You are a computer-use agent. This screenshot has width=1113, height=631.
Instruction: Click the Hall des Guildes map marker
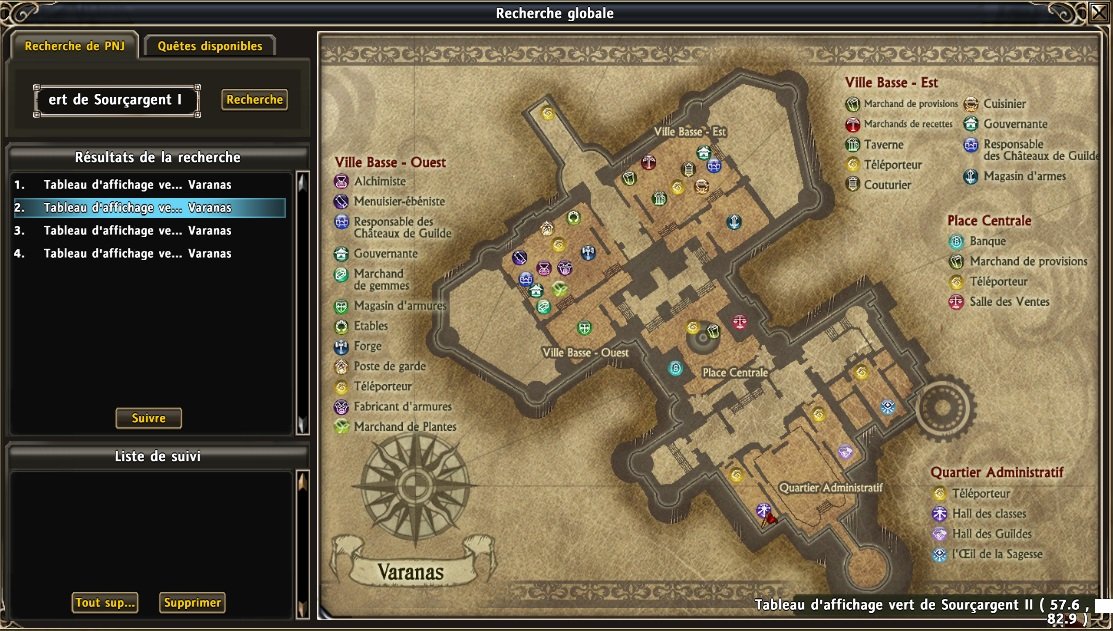(845, 452)
